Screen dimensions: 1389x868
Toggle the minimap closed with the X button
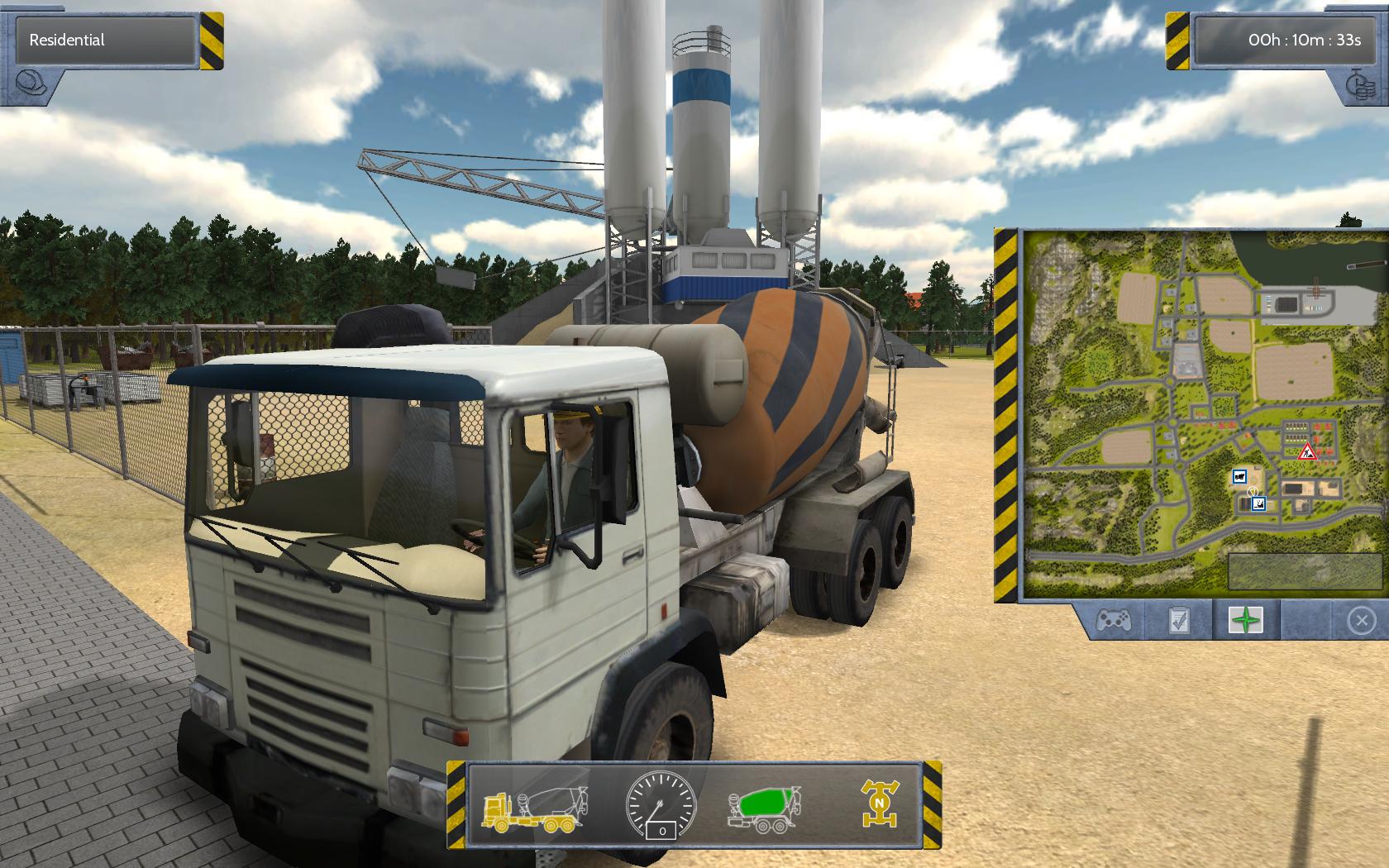click(1363, 621)
